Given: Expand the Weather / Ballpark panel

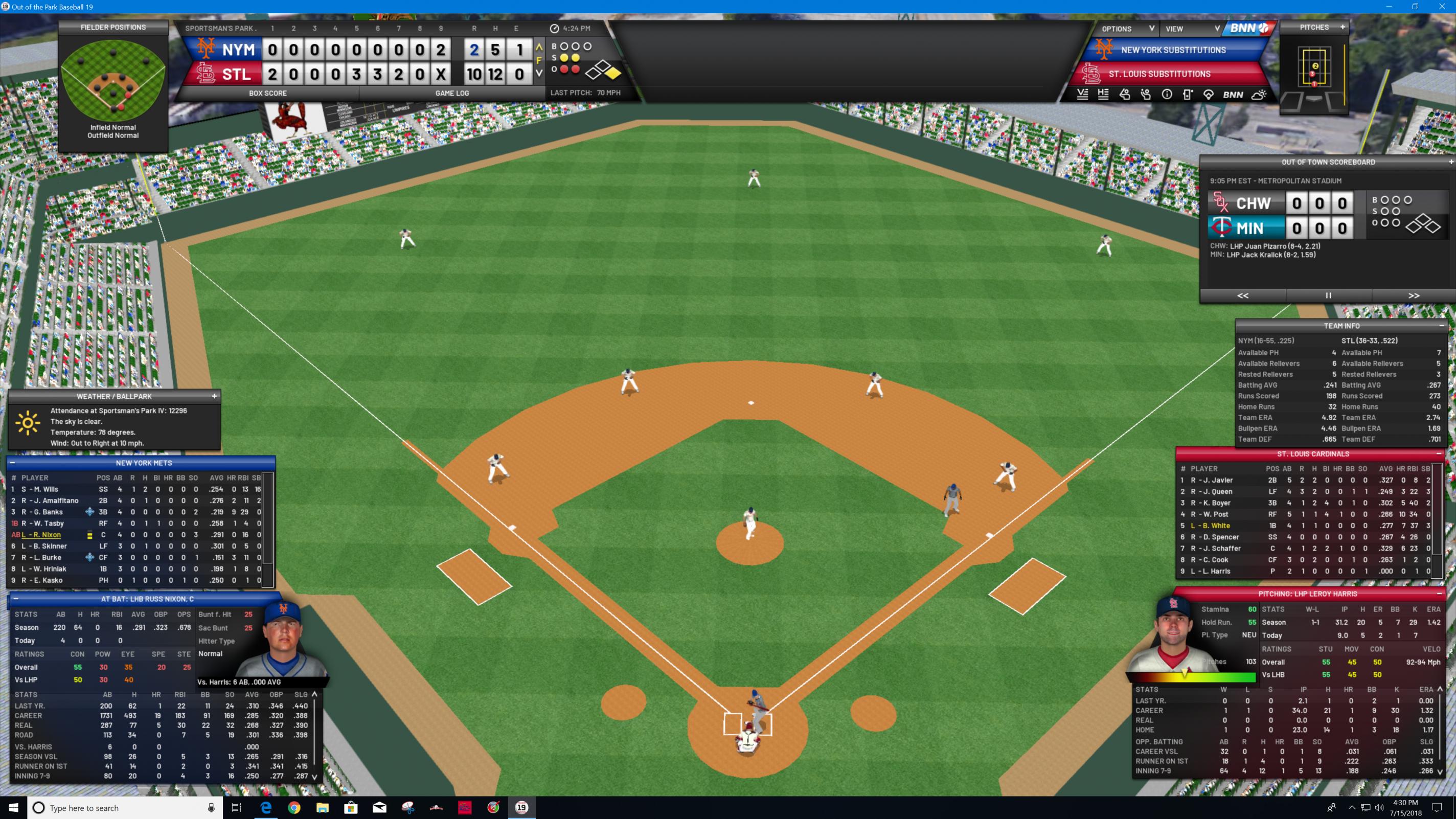Looking at the screenshot, I should click(214, 396).
